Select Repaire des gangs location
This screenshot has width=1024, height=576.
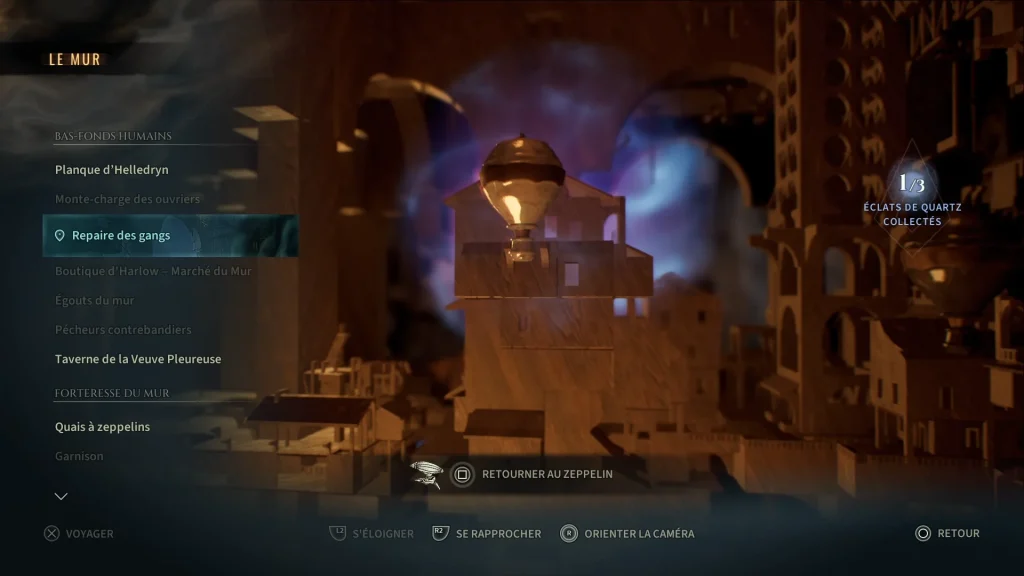coord(121,236)
